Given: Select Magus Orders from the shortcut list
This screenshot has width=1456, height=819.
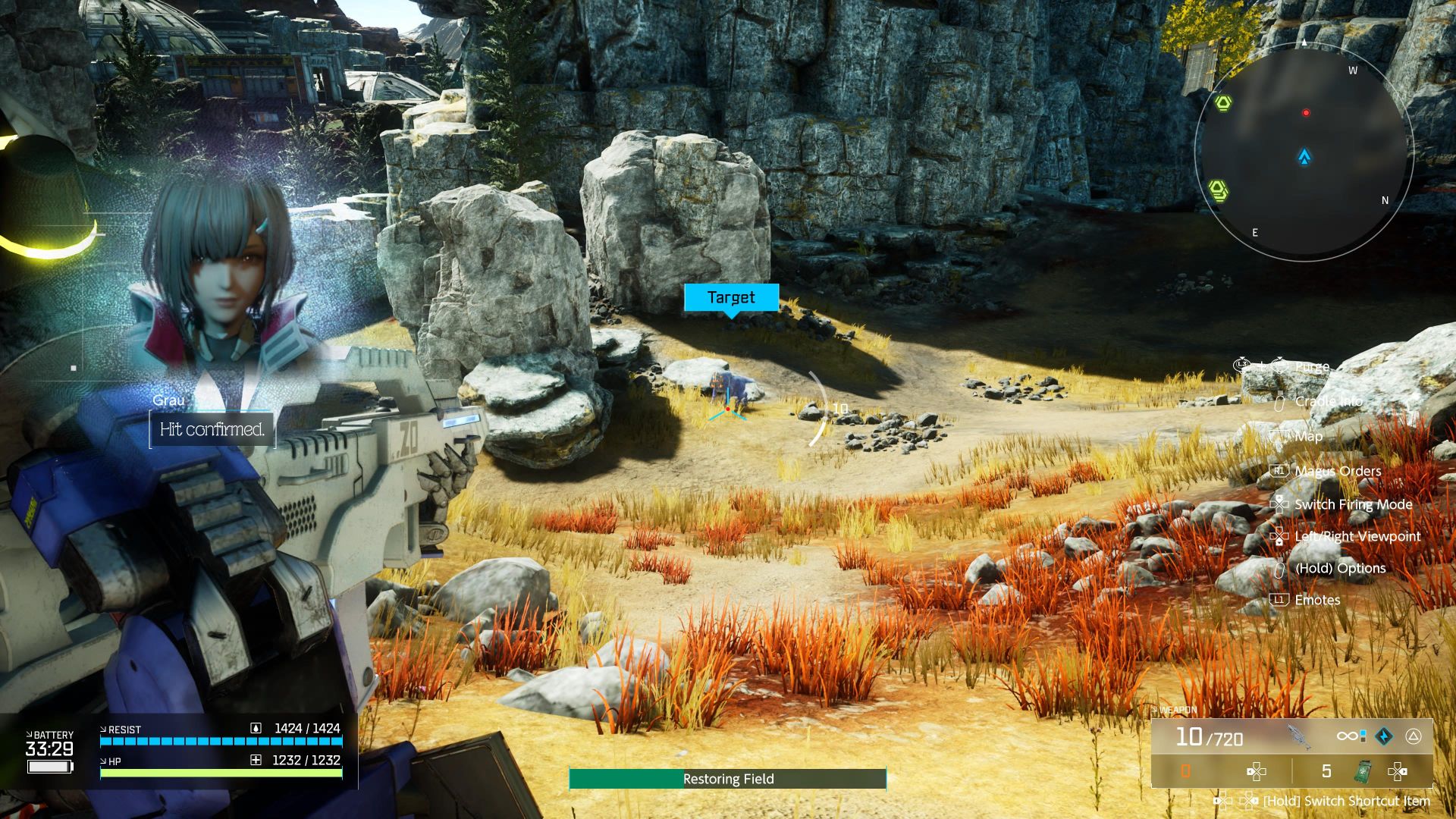Looking at the screenshot, I should pos(1337,471).
